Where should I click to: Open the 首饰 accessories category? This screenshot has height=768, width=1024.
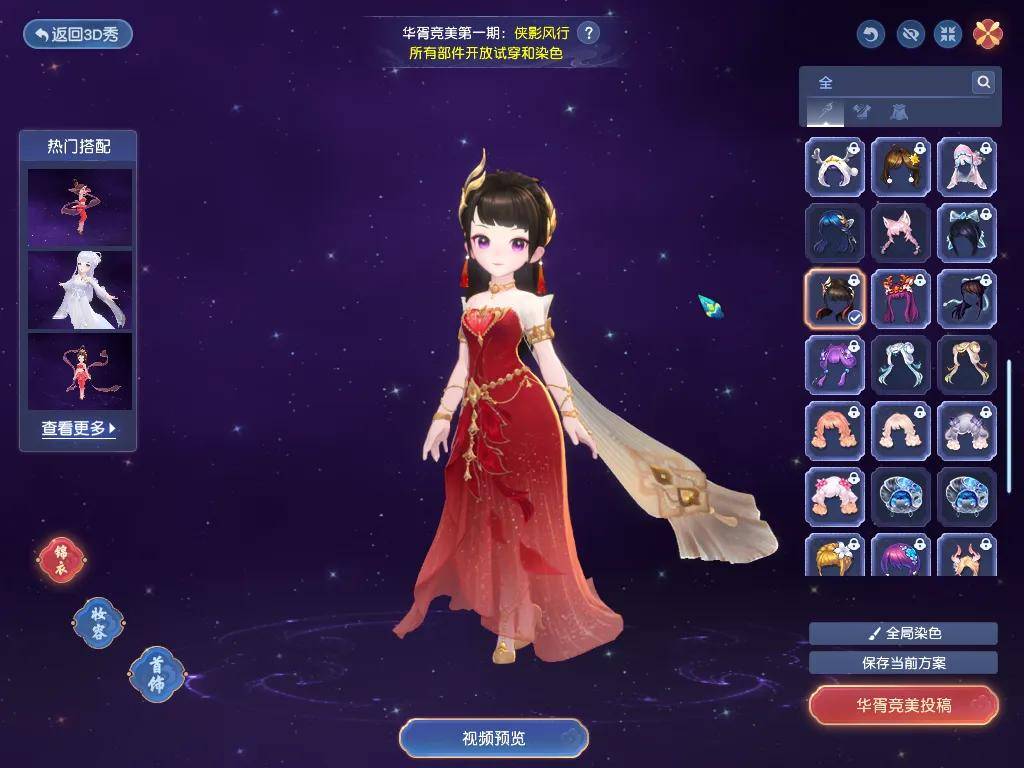[x=156, y=673]
